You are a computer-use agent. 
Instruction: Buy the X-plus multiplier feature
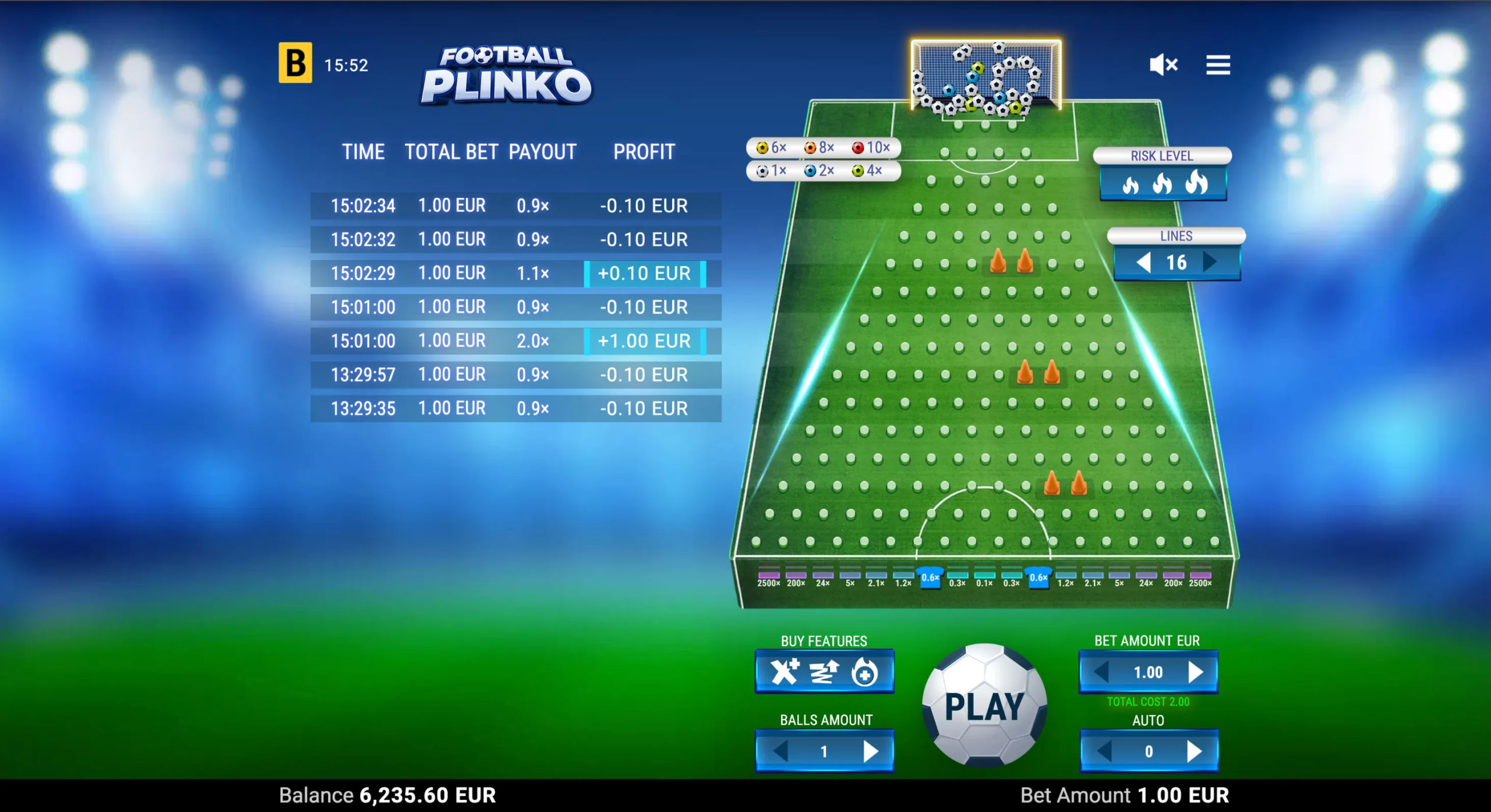pos(785,672)
